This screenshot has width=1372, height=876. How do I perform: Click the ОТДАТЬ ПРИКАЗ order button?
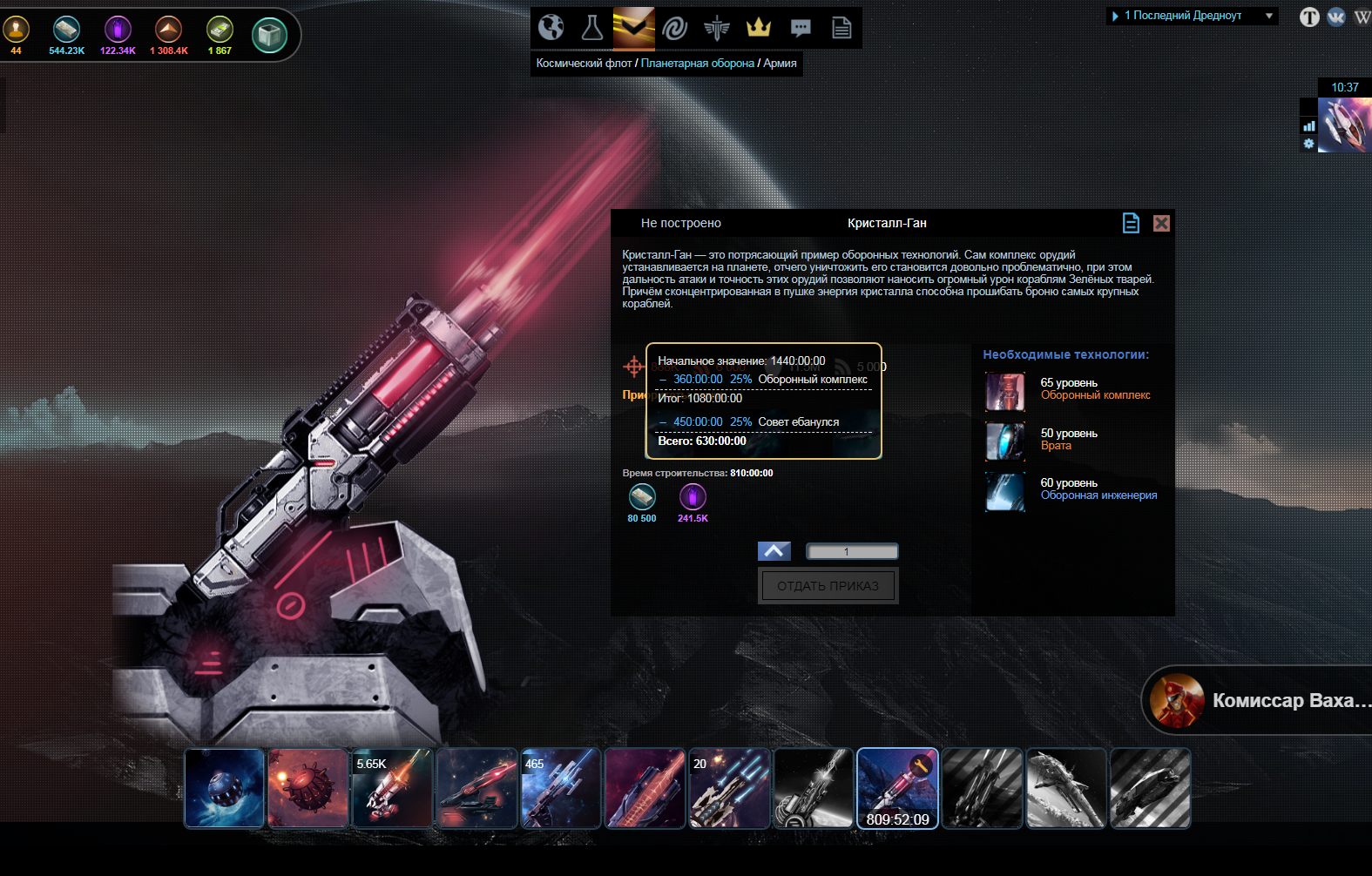pyautogui.click(x=828, y=586)
